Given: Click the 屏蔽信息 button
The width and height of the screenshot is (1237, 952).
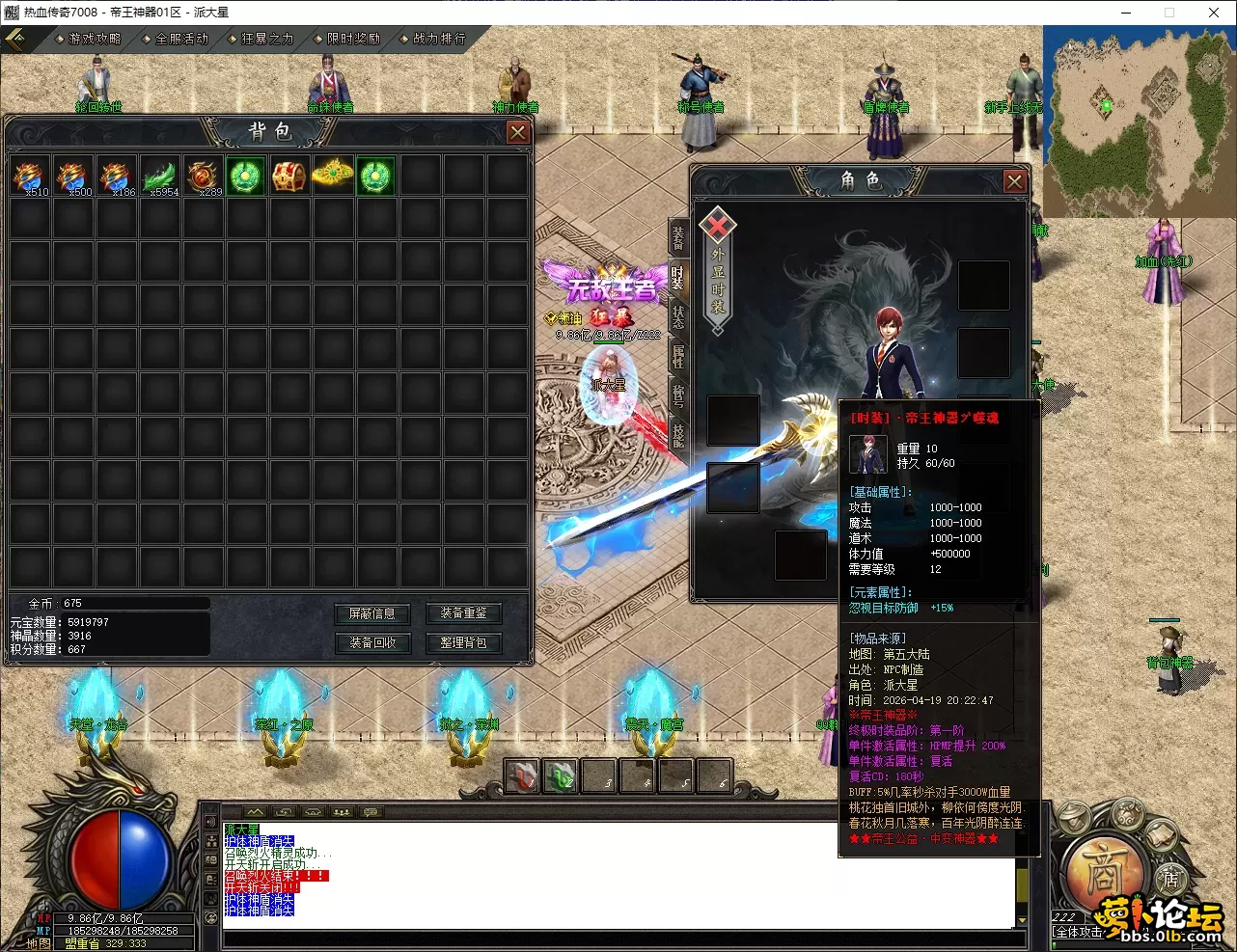Looking at the screenshot, I should (371, 613).
